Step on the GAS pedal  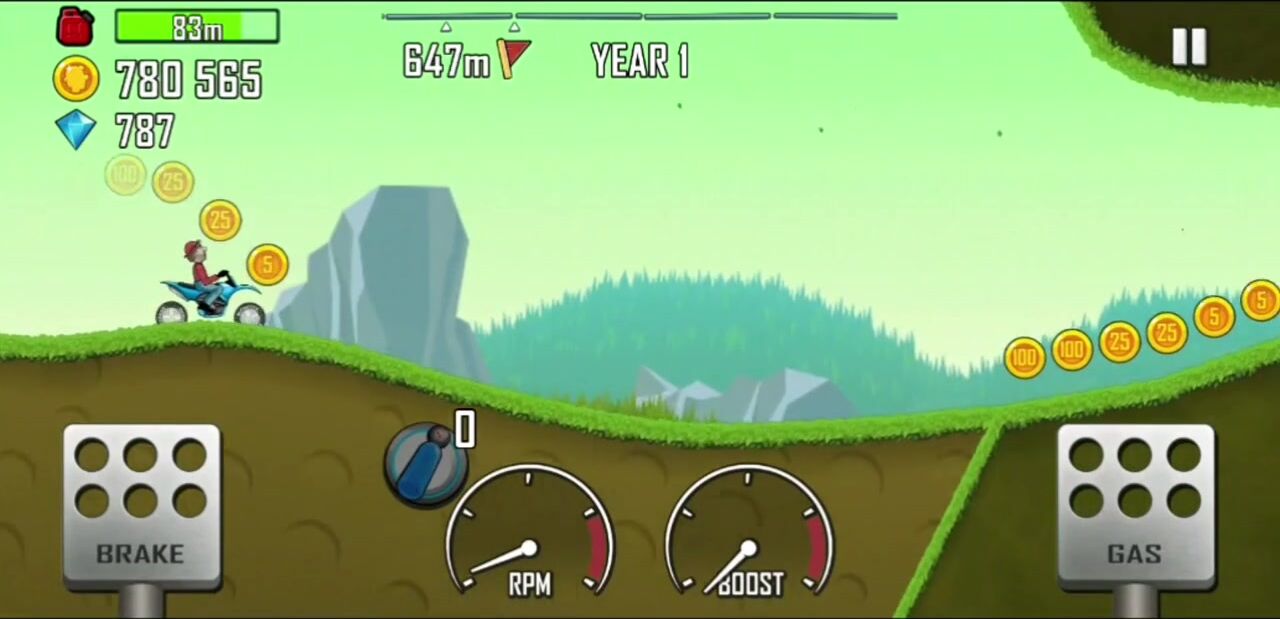(x=1135, y=505)
